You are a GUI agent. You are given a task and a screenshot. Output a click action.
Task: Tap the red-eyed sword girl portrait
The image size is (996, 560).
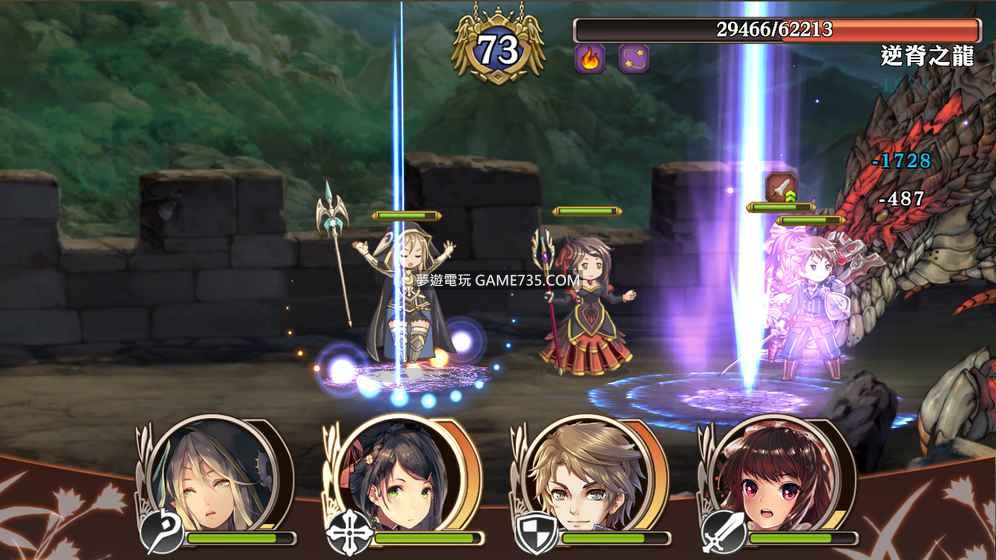tap(762, 476)
